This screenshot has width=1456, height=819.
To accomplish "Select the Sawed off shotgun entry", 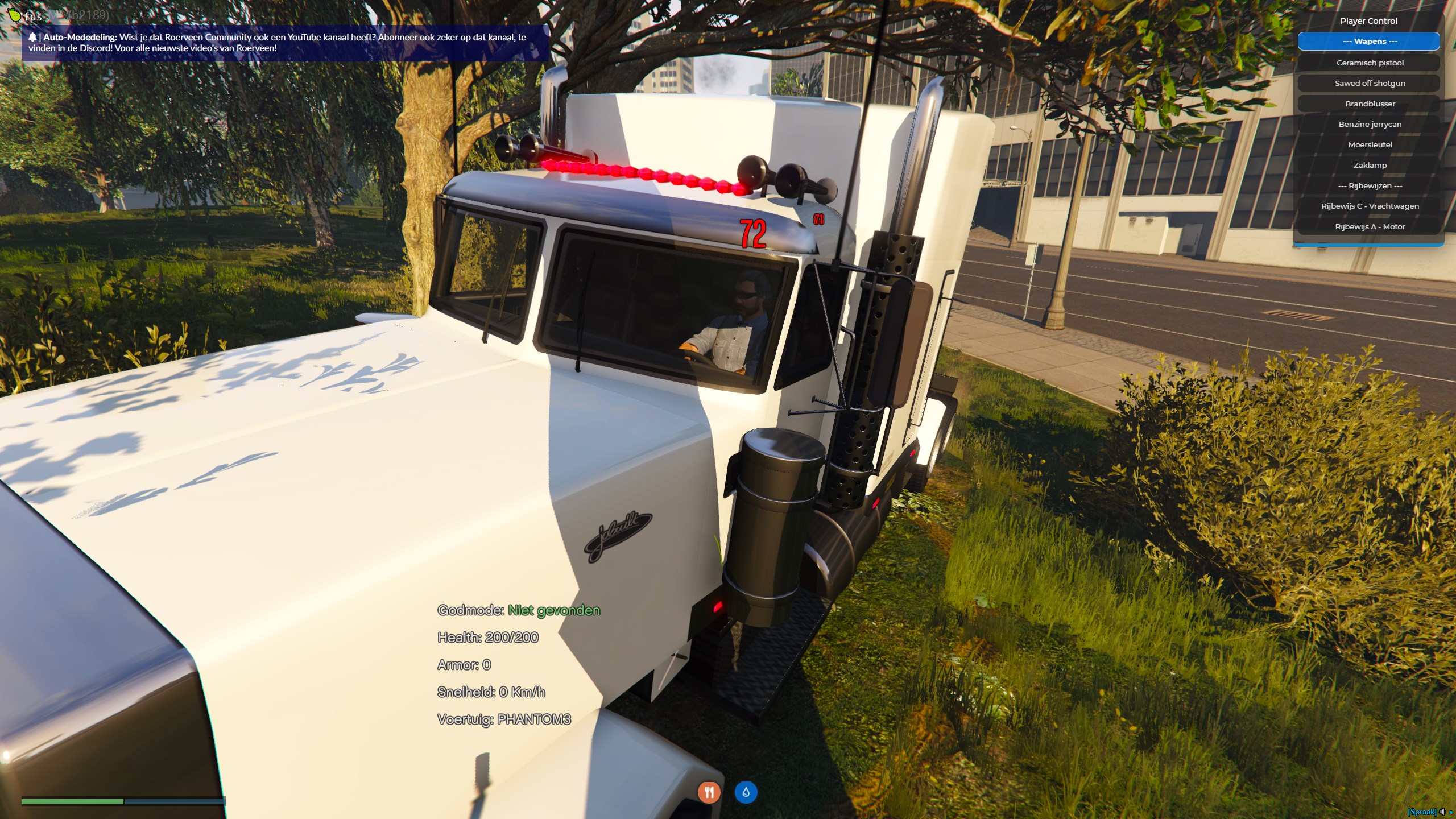I will tap(1369, 83).
